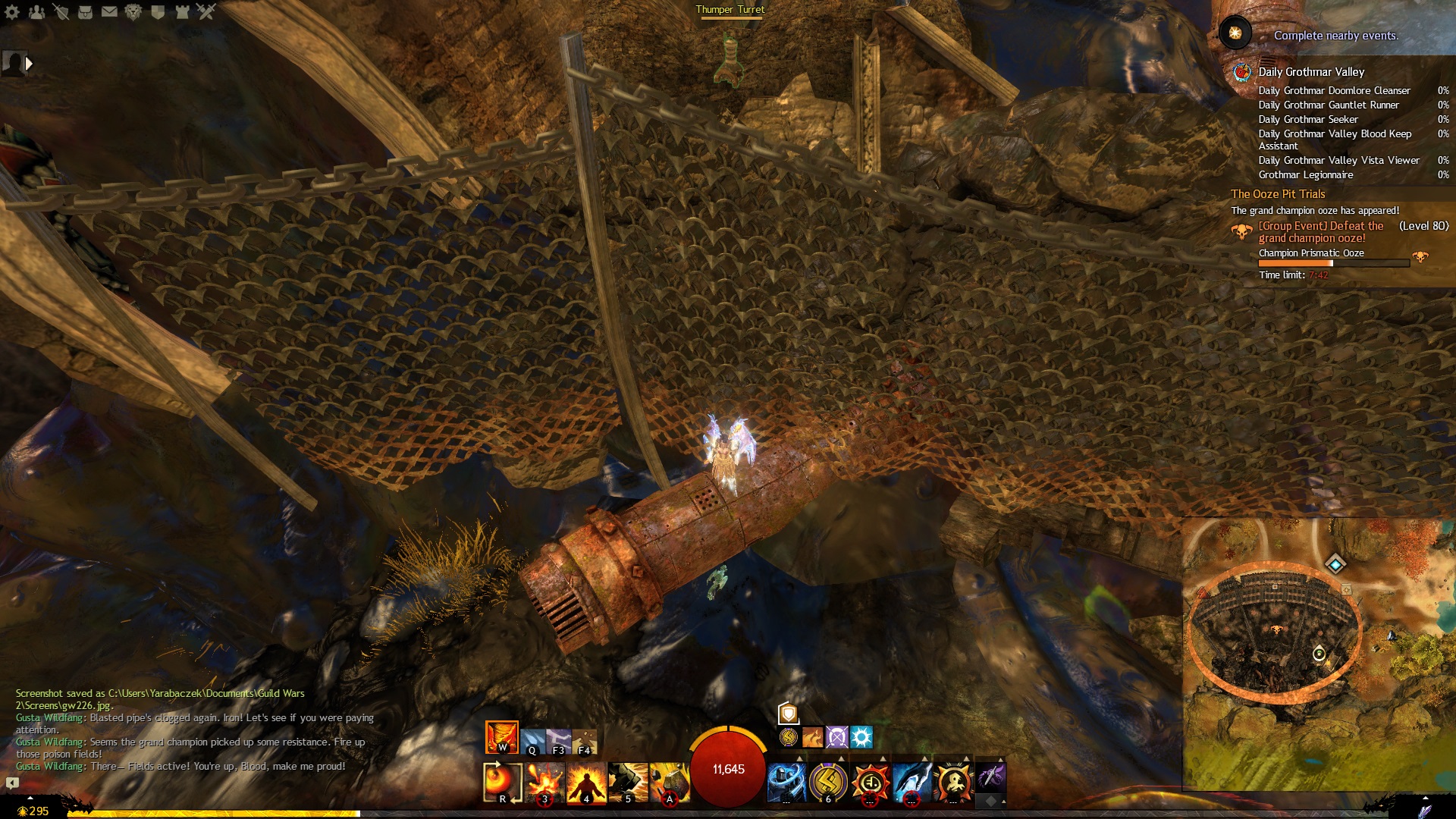
Task: Activate the yellow lightning signet skill
Action: coord(828,782)
